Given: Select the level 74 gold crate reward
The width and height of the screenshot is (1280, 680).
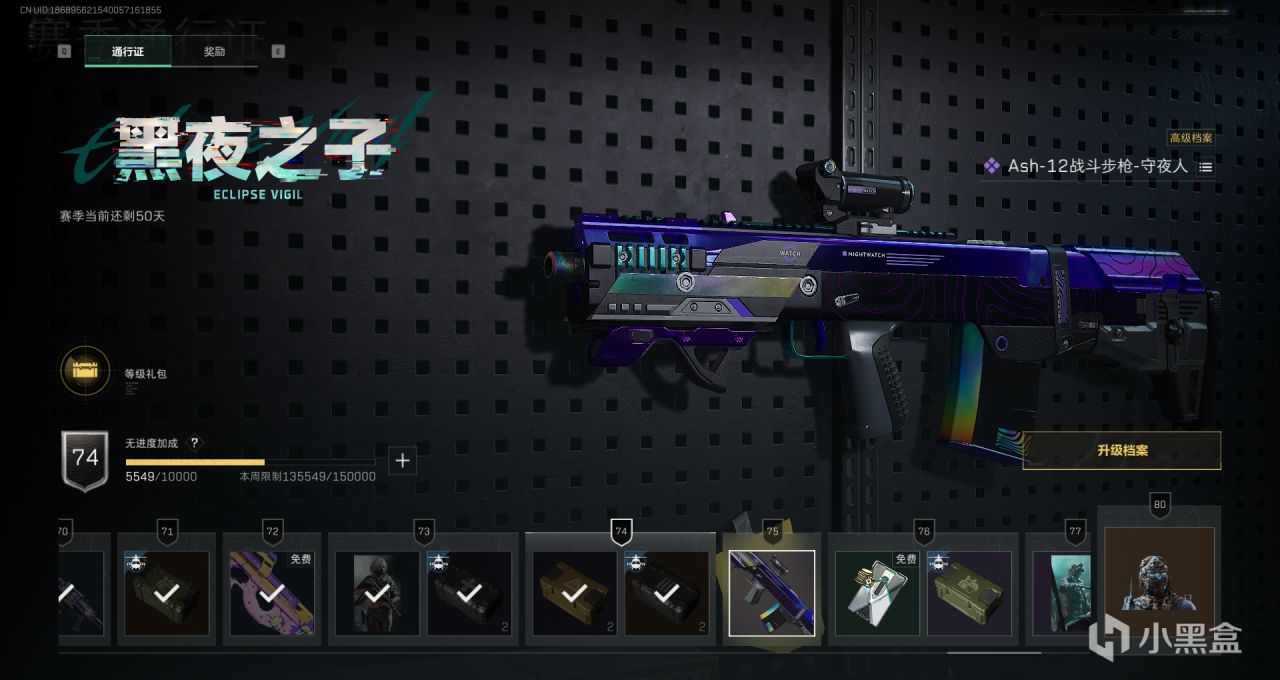Looking at the screenshot, I should click(574, 593).
